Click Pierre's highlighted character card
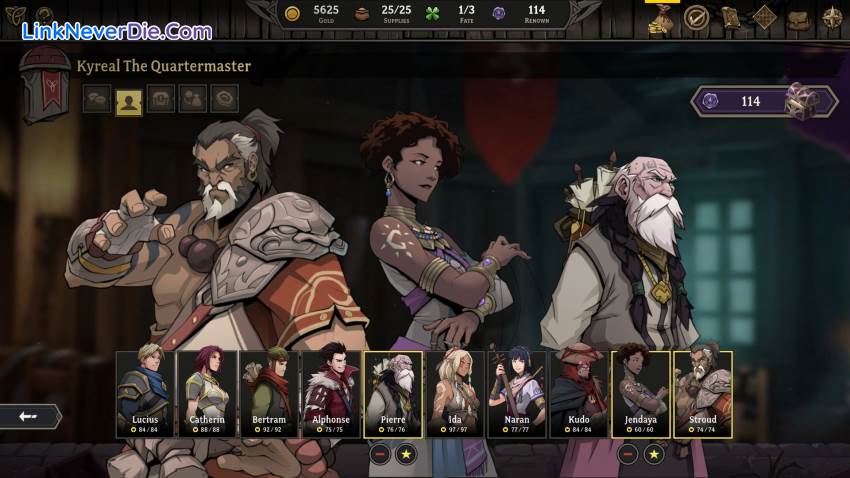The width and height of the screenshot is (850, 478). (393, 394)
